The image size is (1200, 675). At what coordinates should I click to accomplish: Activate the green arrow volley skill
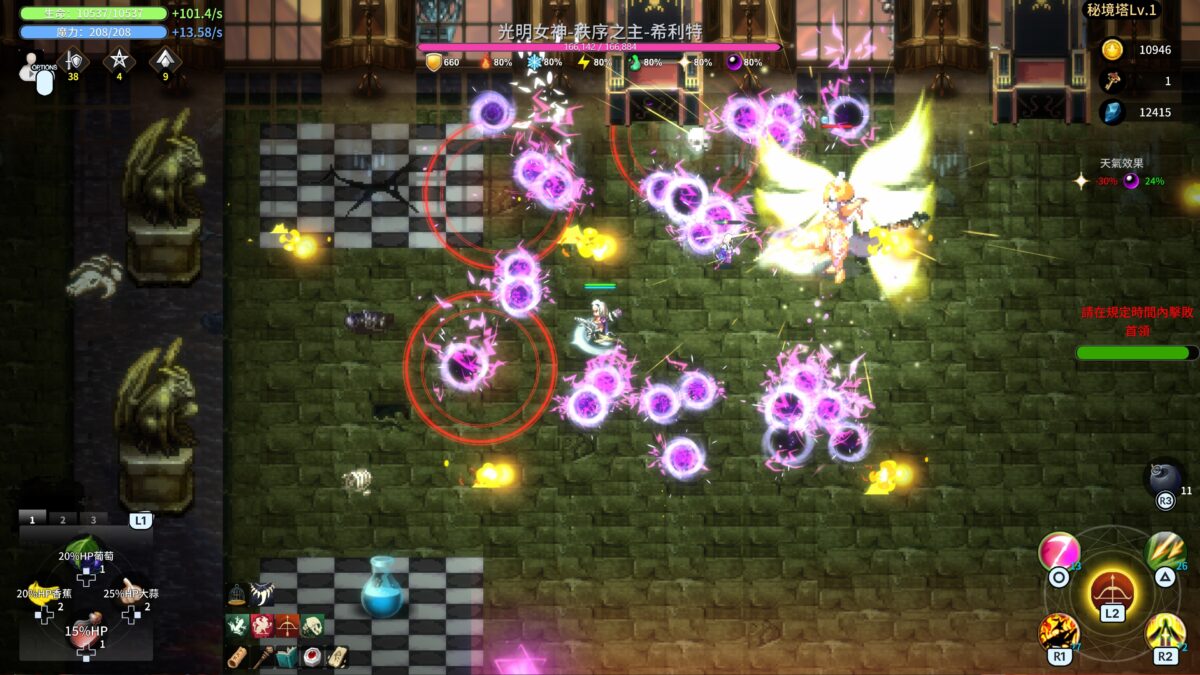[x=1164, y=552]
